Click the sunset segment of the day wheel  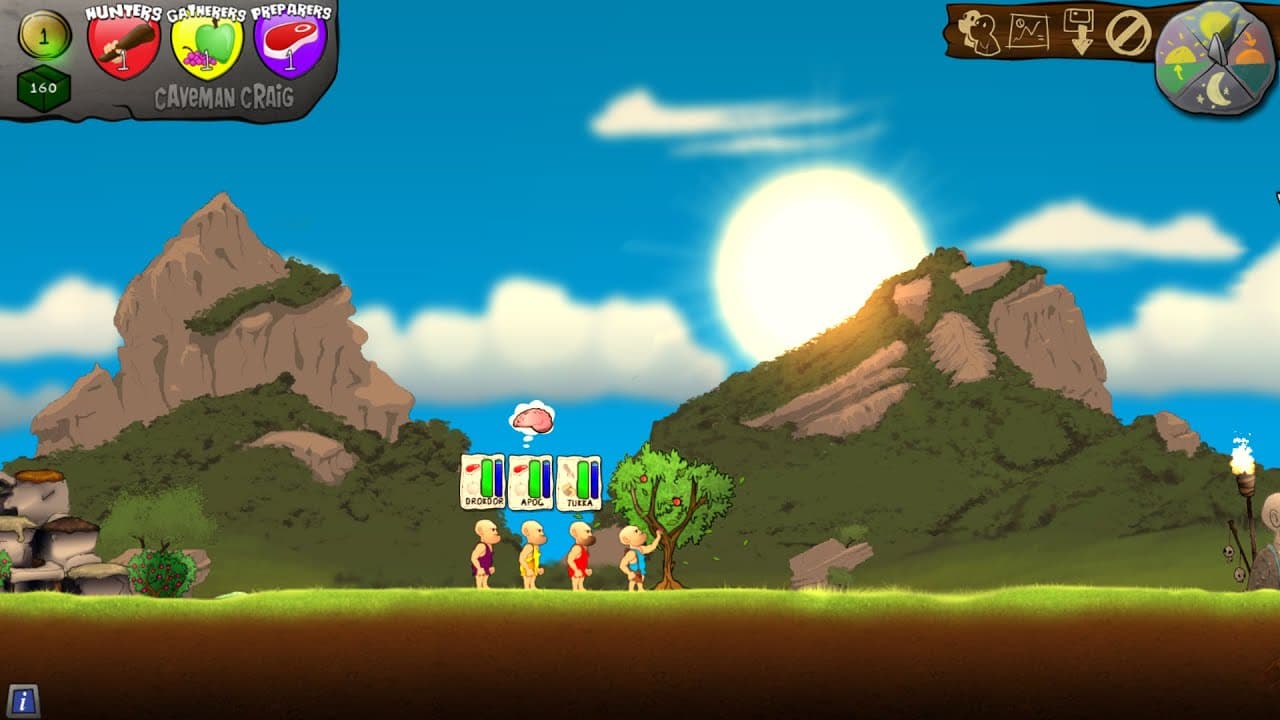1248,48
